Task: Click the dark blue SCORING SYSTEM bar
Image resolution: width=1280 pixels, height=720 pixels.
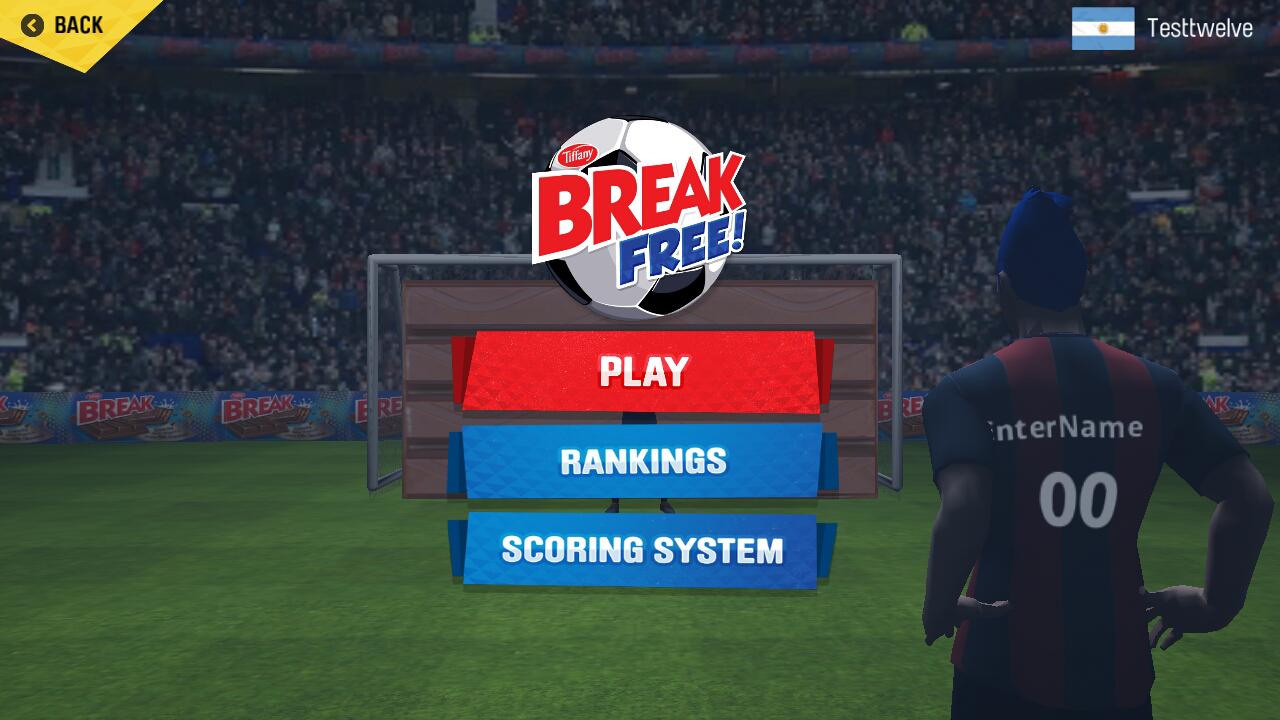Action: pos(640,549)
